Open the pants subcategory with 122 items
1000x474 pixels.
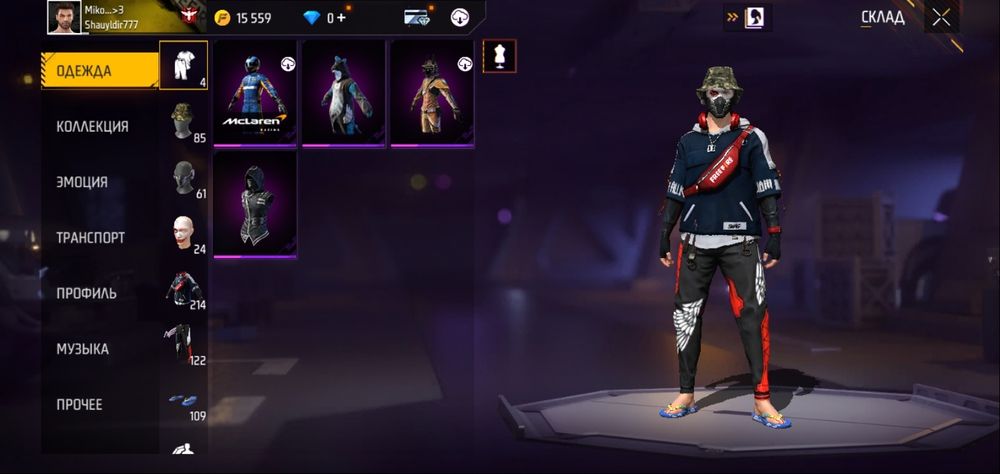pyautogui.click(x=183, y=345)
